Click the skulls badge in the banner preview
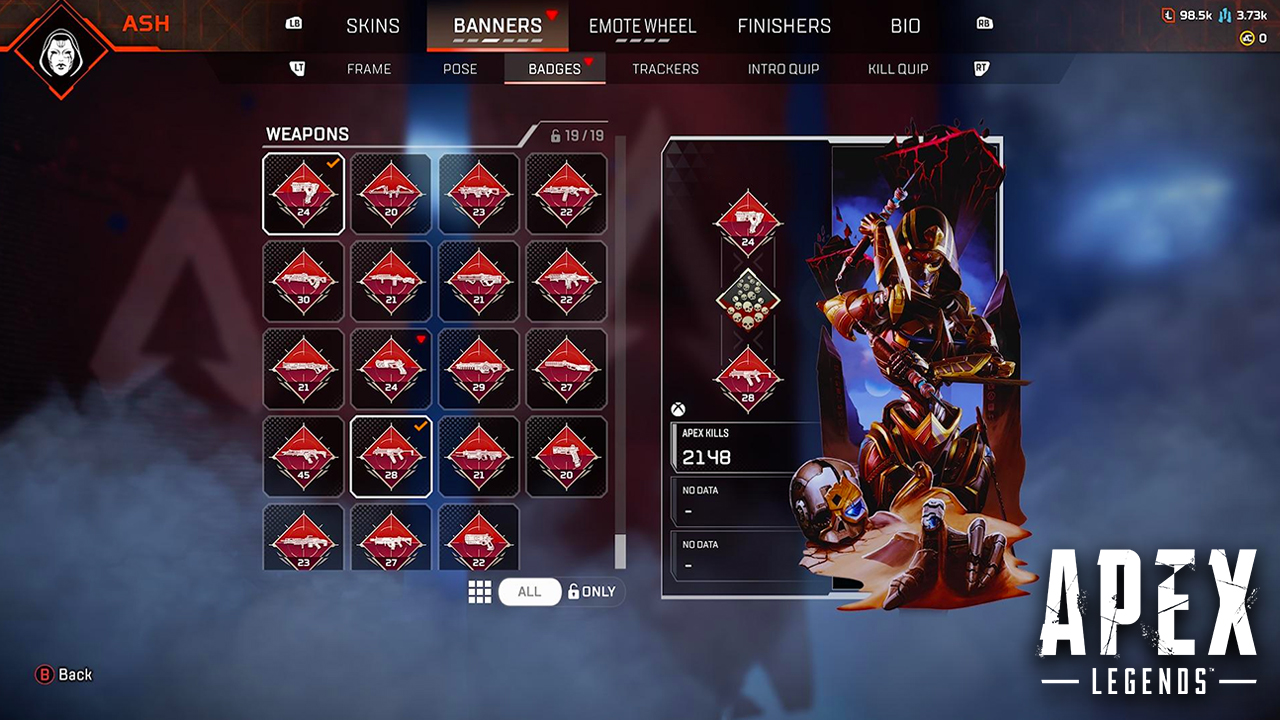1280x720 pixels. click(747, 302)
